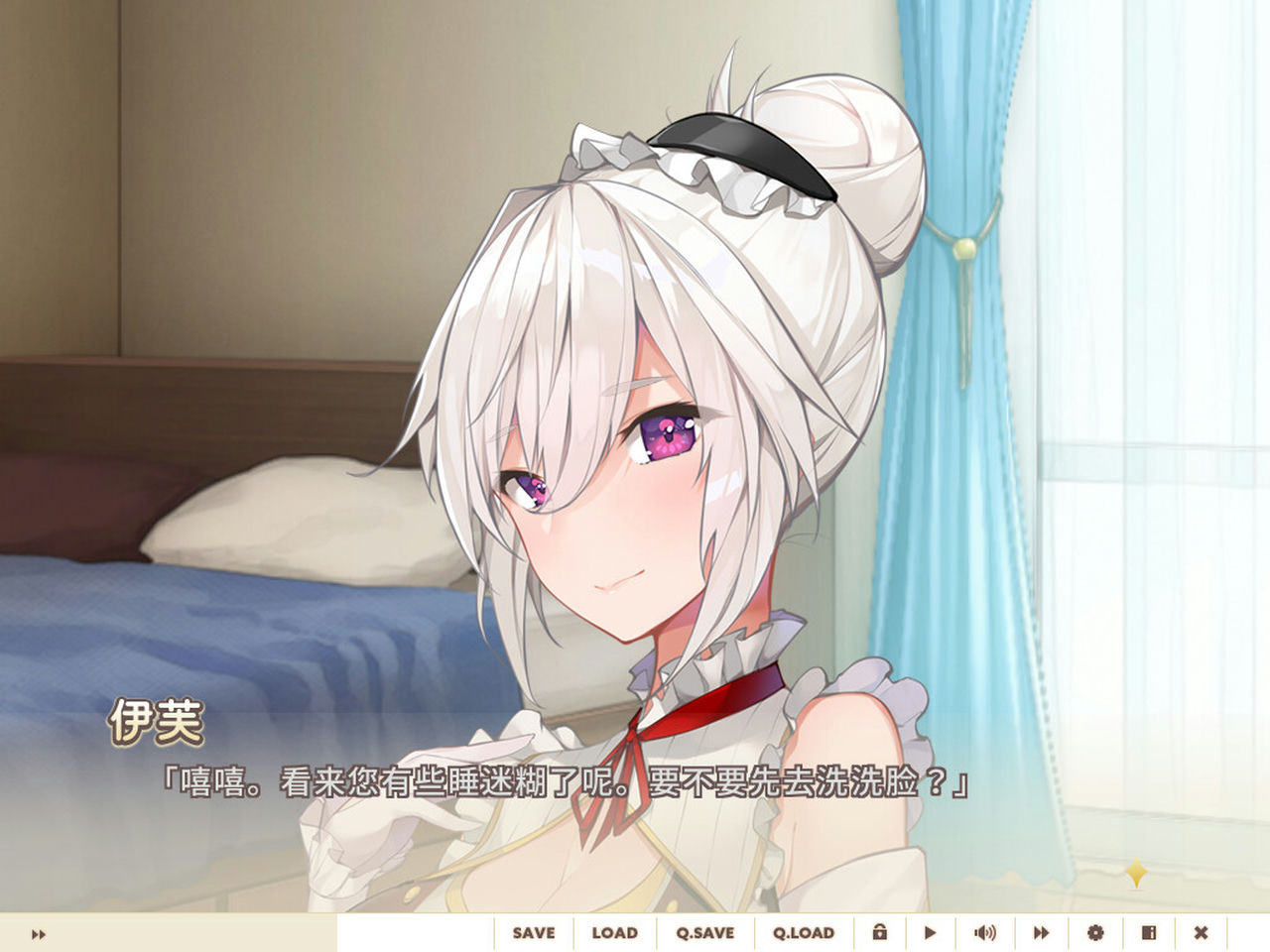This screenshot has width=1270, height=952.
Task: Quit the game via the X icon
Action: (1204, 933)
